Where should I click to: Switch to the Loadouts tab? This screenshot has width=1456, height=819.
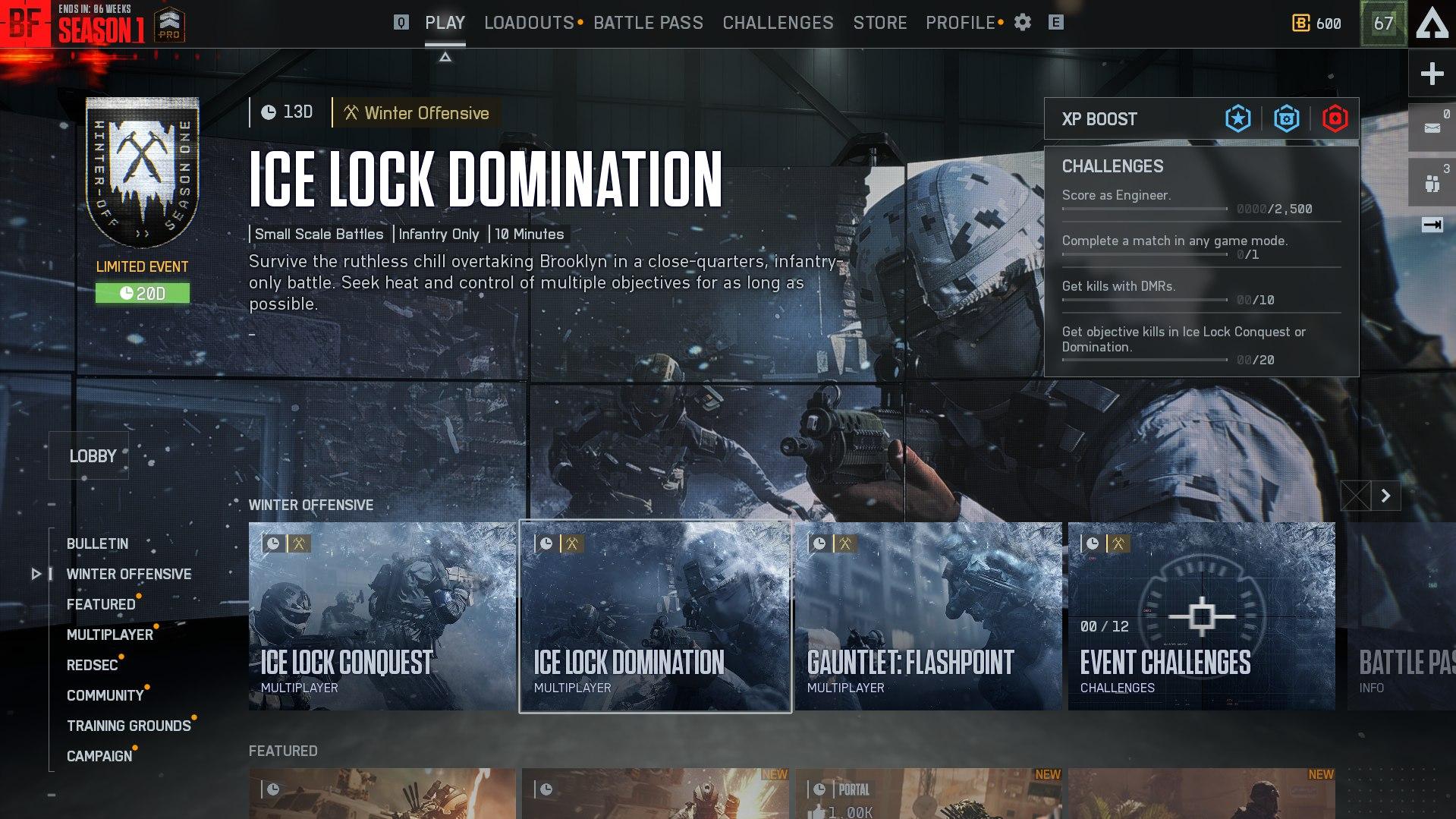coord(529,23)
